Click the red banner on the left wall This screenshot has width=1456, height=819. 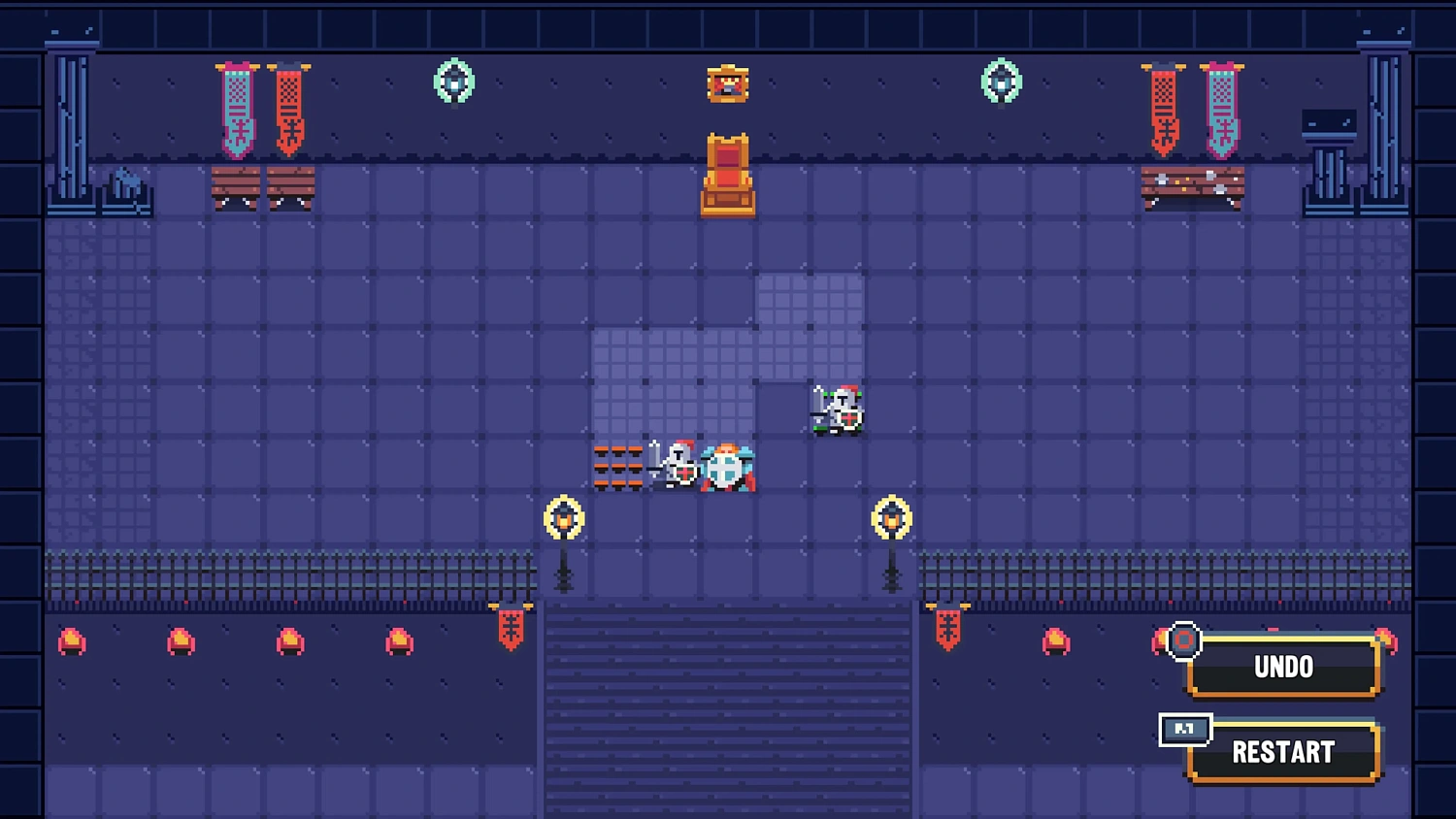point(288,107)
